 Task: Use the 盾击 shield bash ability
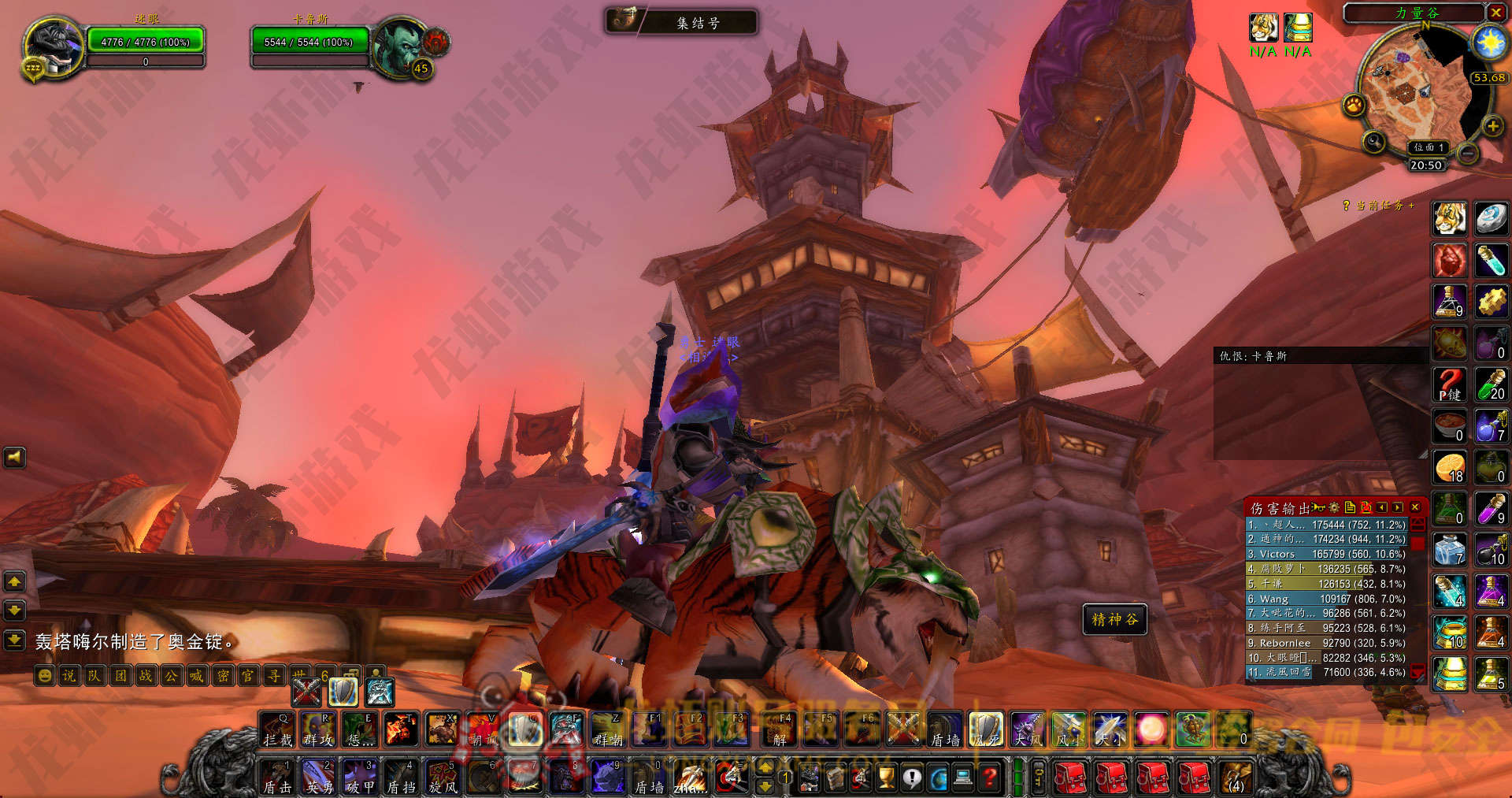(277, 776)
